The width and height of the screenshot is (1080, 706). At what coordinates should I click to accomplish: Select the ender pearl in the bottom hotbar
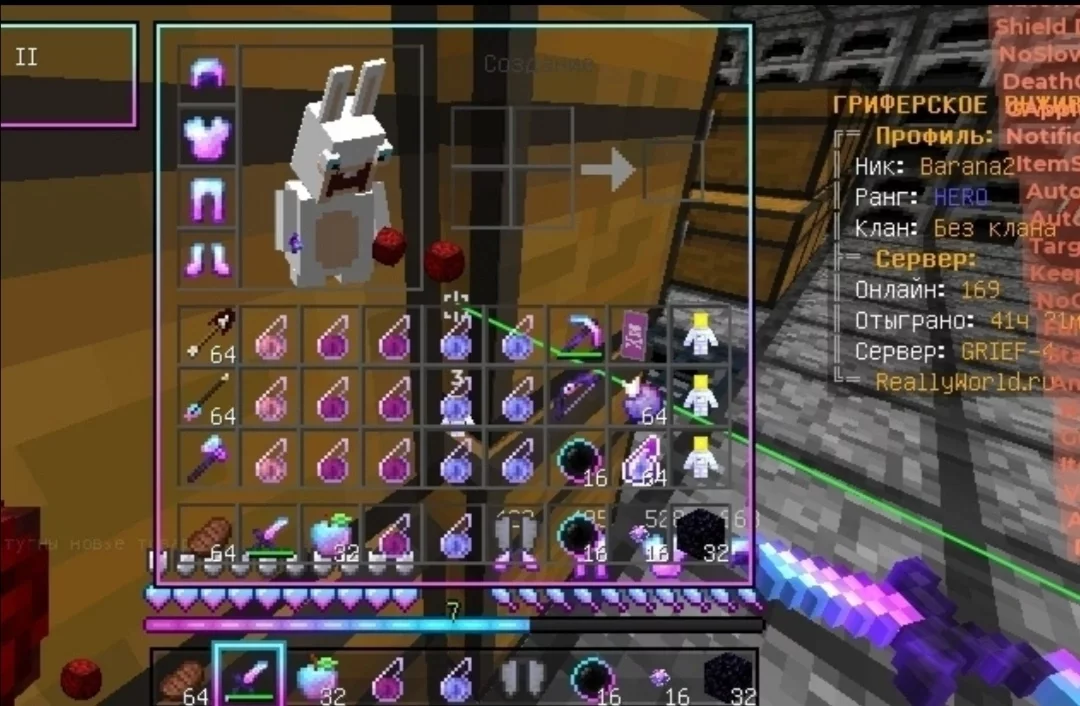click(588, 676)
